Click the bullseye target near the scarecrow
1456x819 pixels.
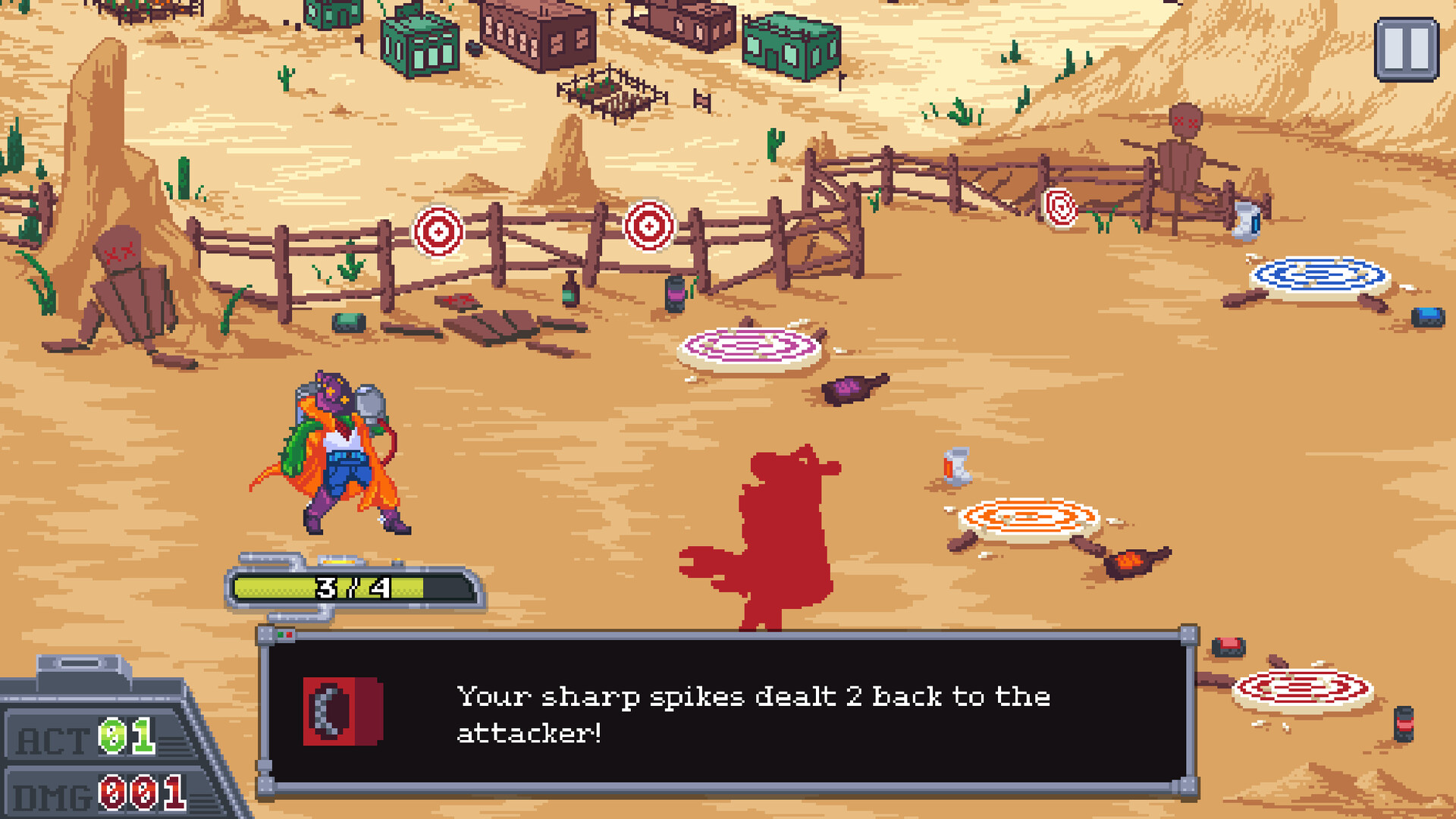1062,209
